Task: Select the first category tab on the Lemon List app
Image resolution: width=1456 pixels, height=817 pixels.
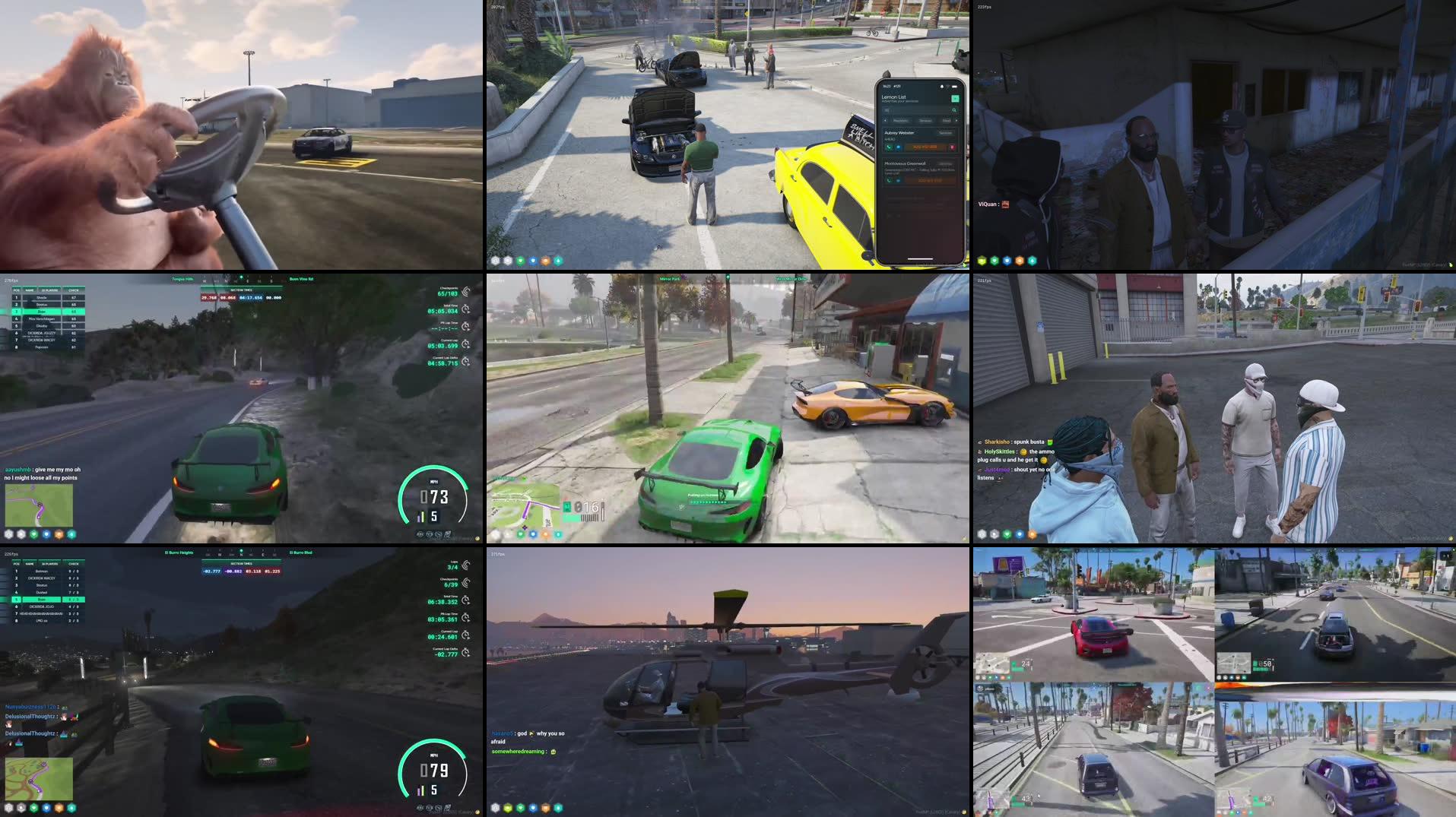Action: [902, 121]
